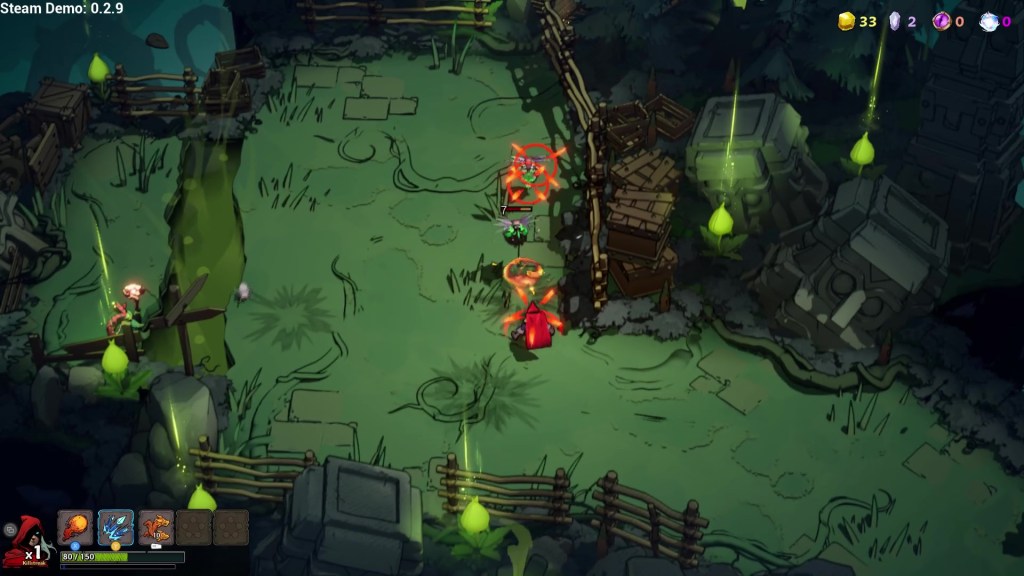Activate the fireball ability

75,527
